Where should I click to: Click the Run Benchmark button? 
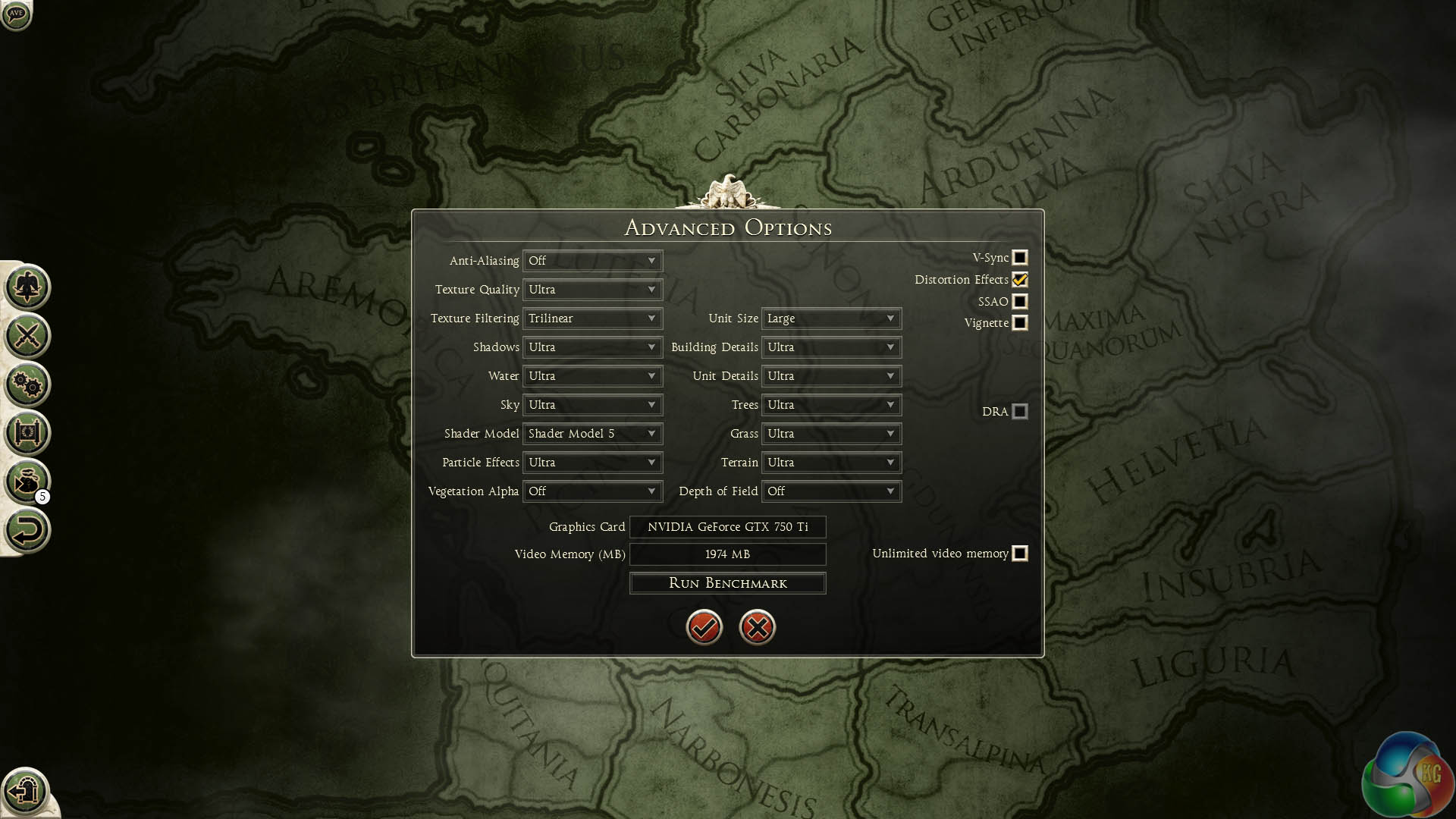click(x=727, y=583)
